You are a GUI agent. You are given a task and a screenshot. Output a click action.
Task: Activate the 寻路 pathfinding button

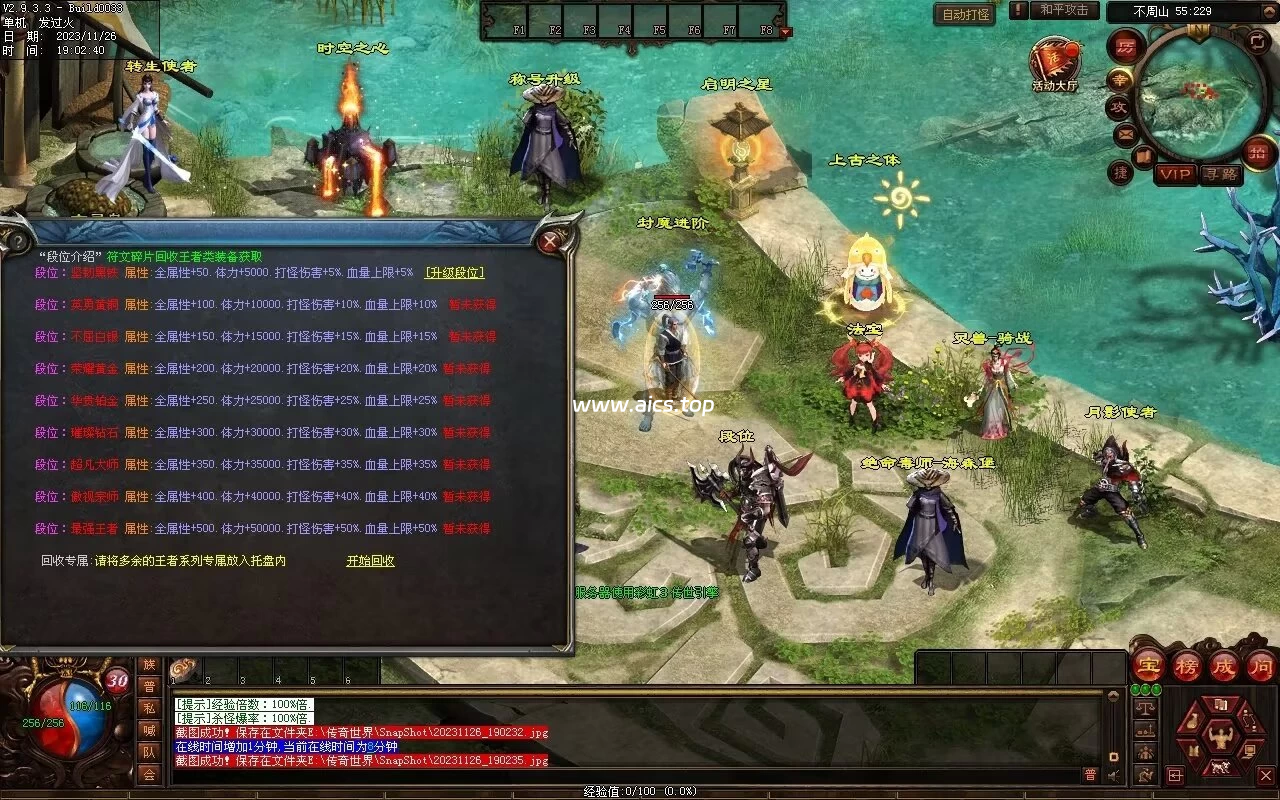(x=1220, y=174)
